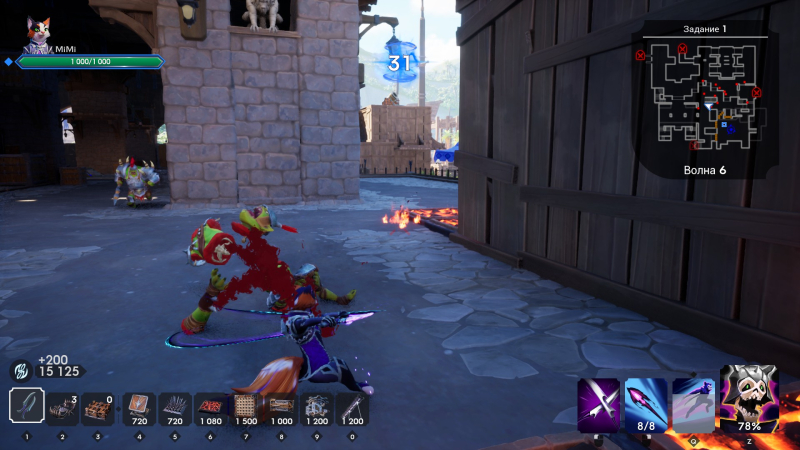The image size is (800, 450).
Task: Pick the 1 000-cost trap in slot 8
Action: click(281, 407)
